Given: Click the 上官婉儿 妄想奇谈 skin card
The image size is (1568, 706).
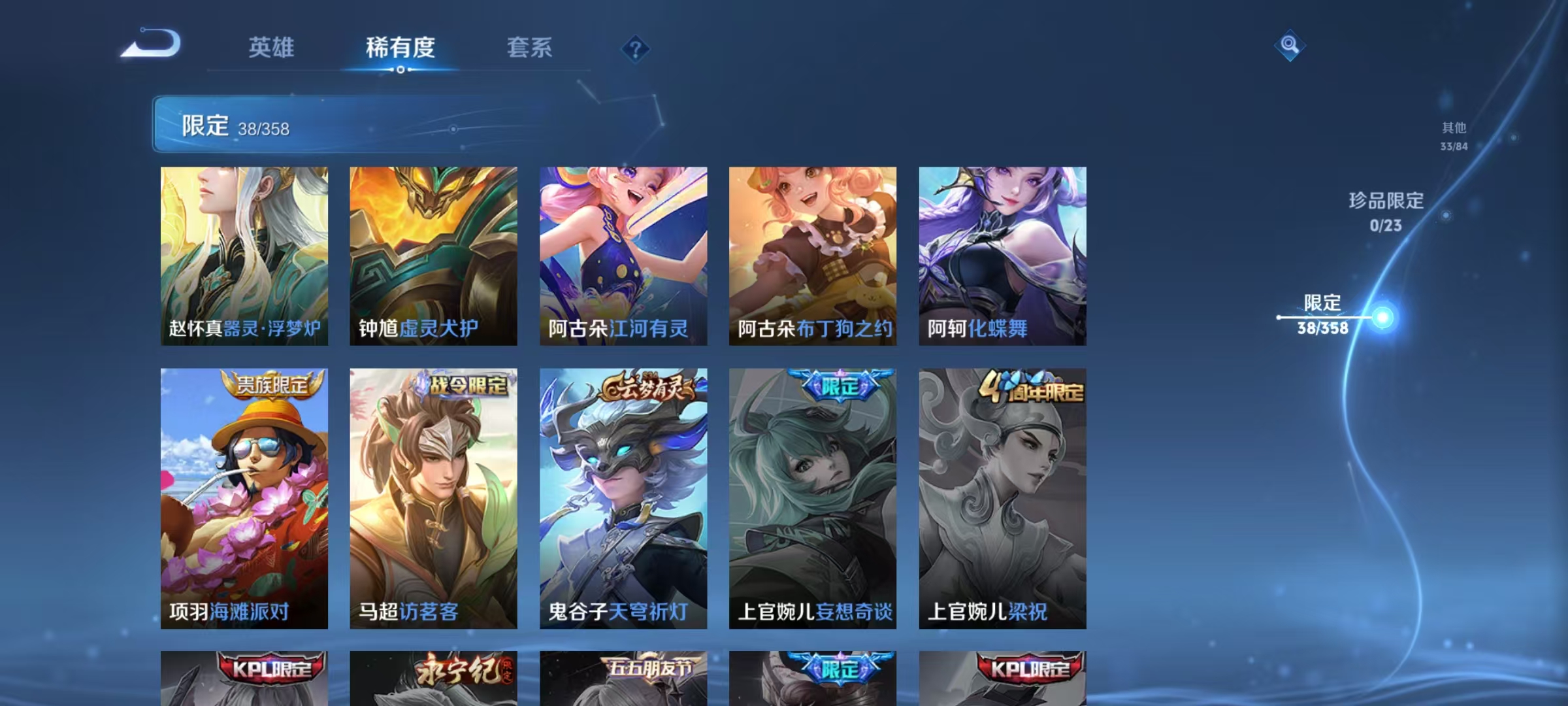Looking at the screenshot, I should [812, 497].
